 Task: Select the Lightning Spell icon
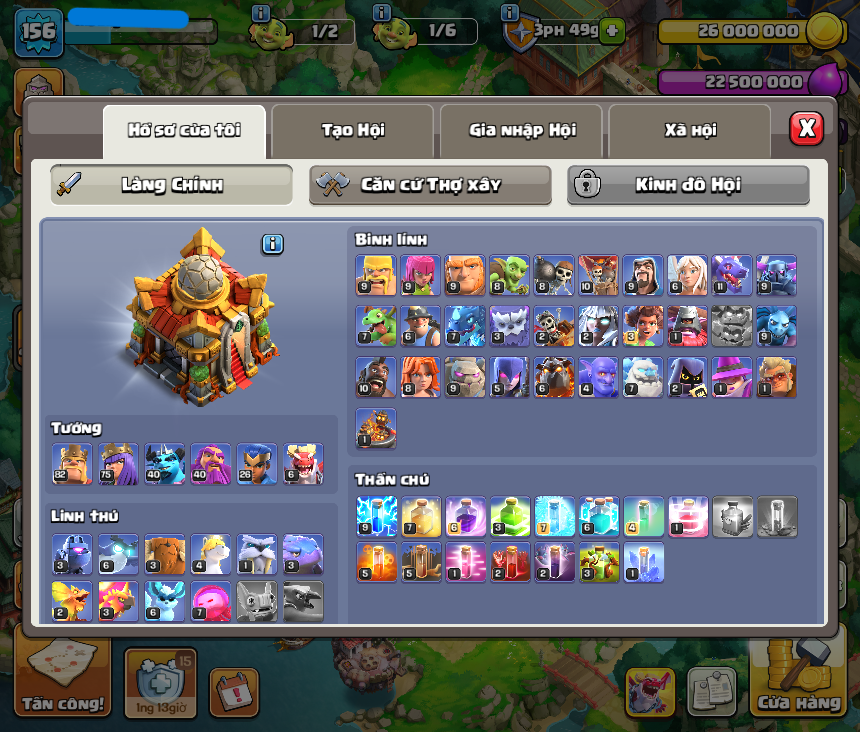pyautogui.click(x=375, y=517)
